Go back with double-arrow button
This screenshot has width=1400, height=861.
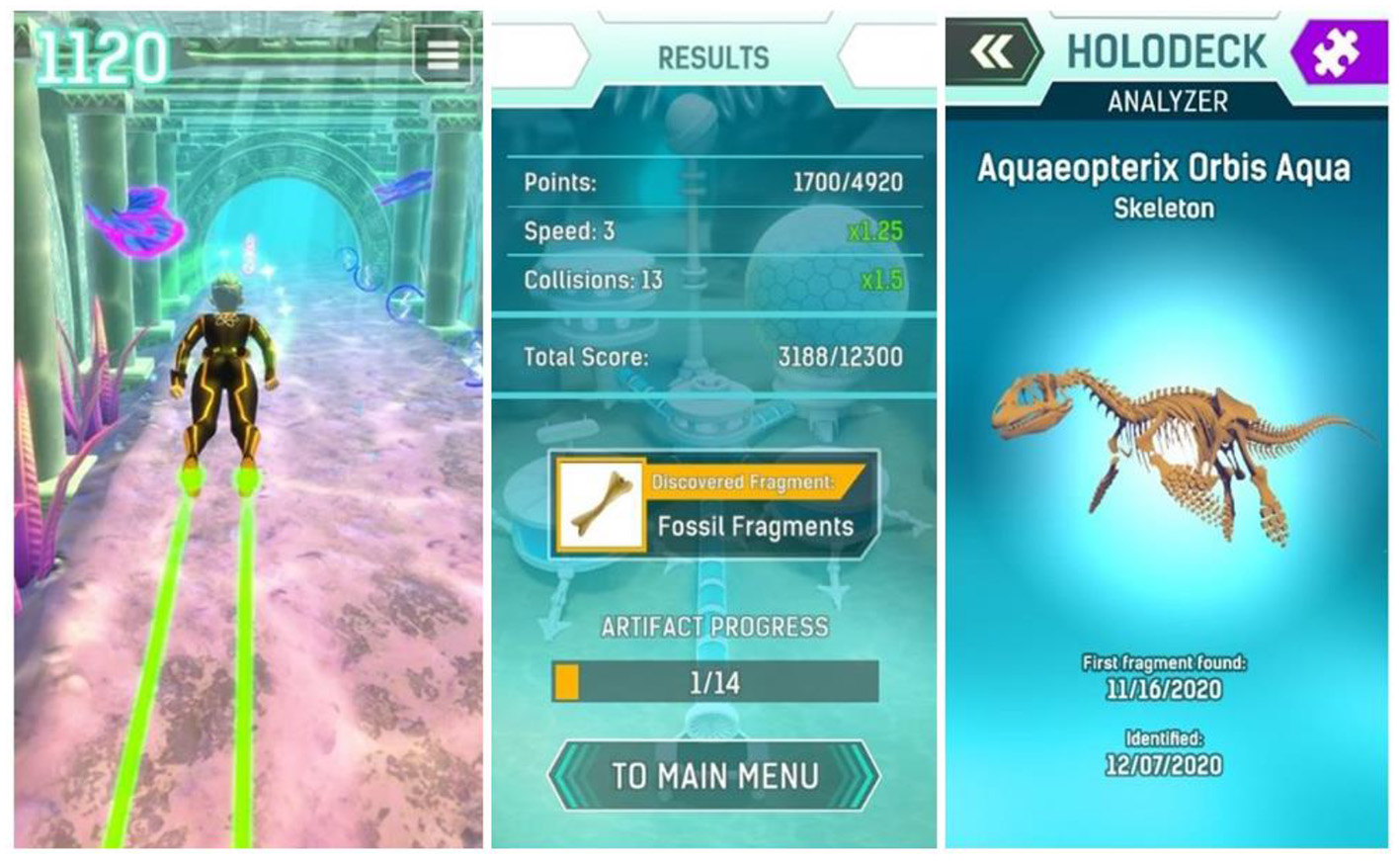(x=992, y=52)
